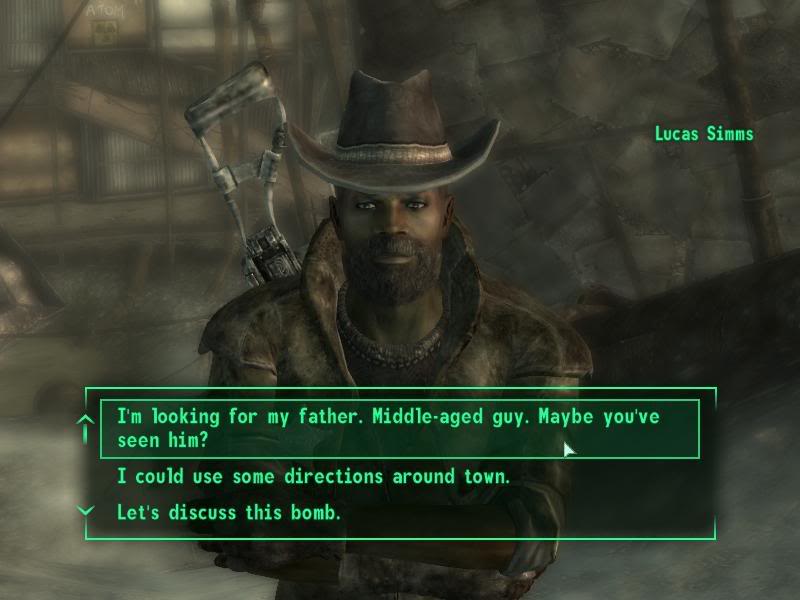800x600 pixels.
Task: Ask Lucas Simms about your father
Action: (388, 428)
